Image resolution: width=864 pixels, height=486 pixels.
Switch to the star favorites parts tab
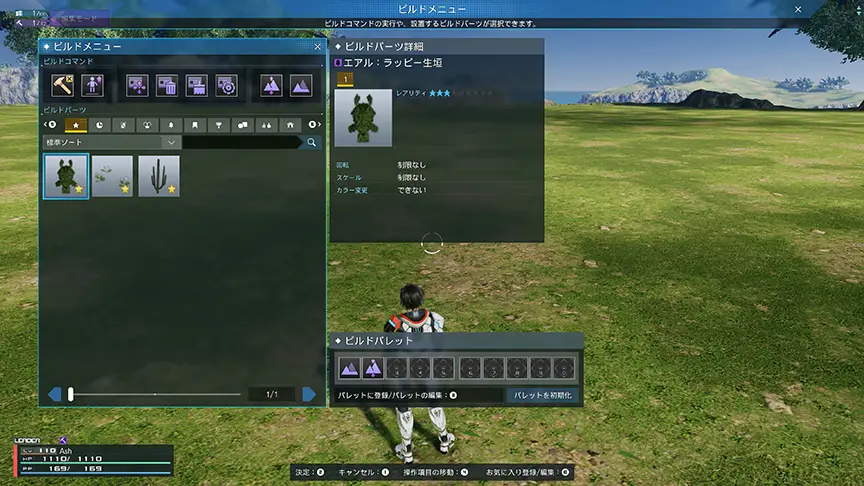tap(75, 125)
